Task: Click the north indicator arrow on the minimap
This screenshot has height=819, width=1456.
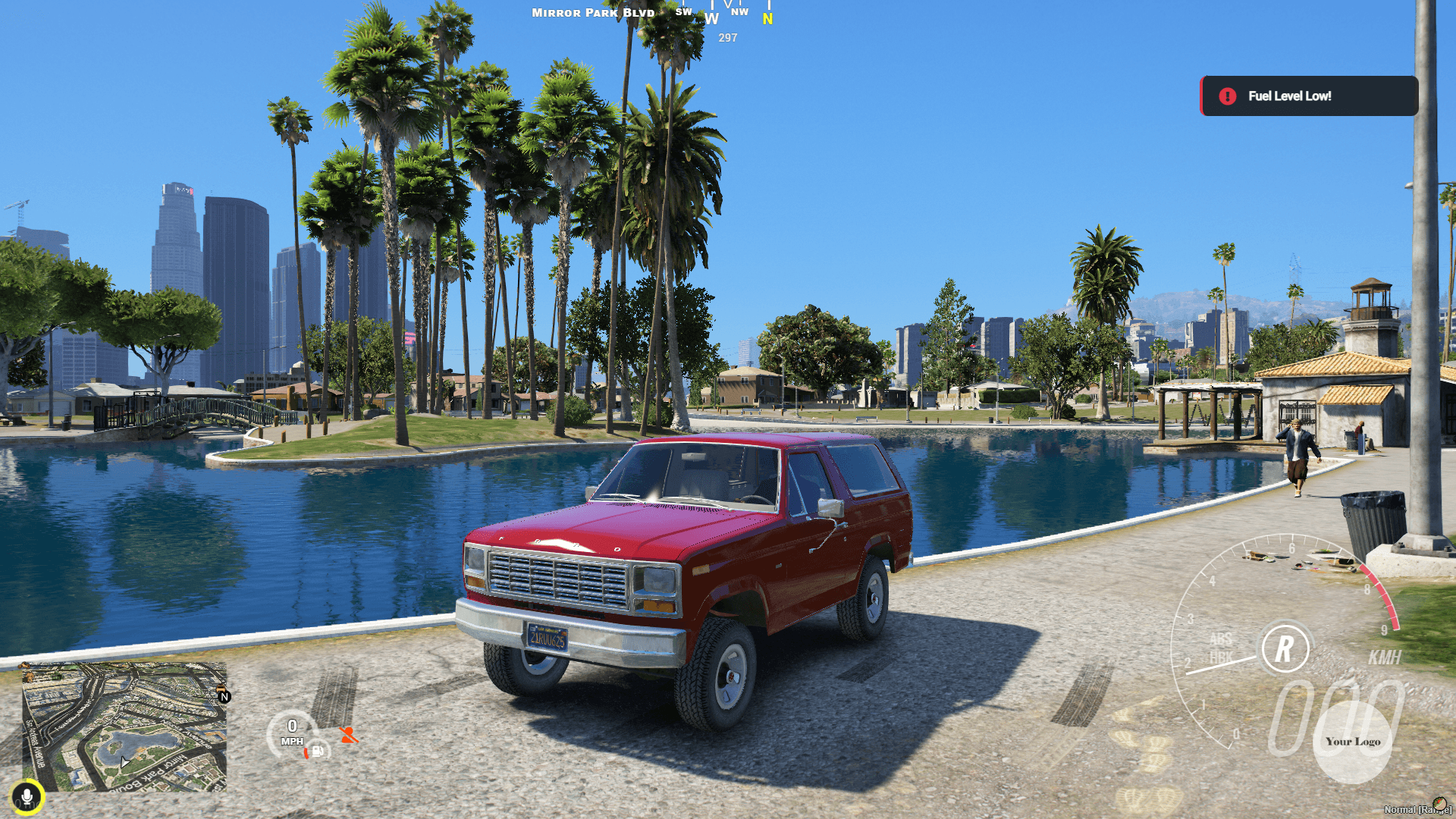Action: [x=224, y=695]
